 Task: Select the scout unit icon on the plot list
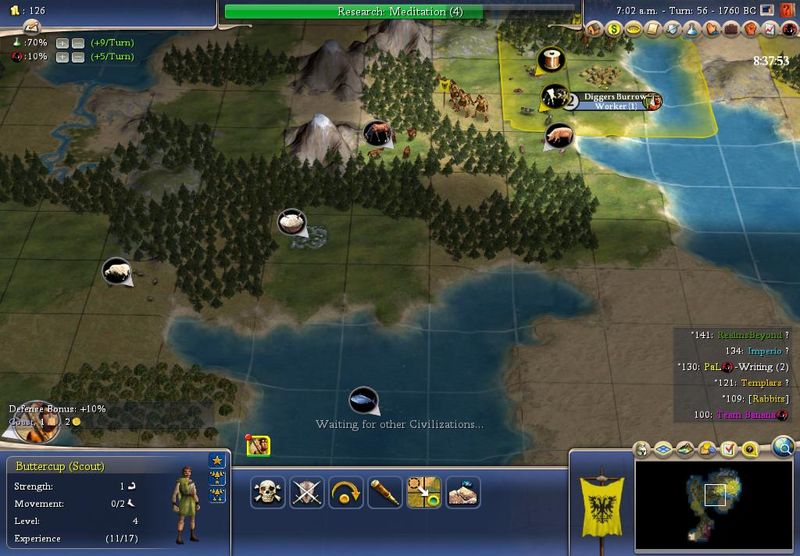(257, 446)
